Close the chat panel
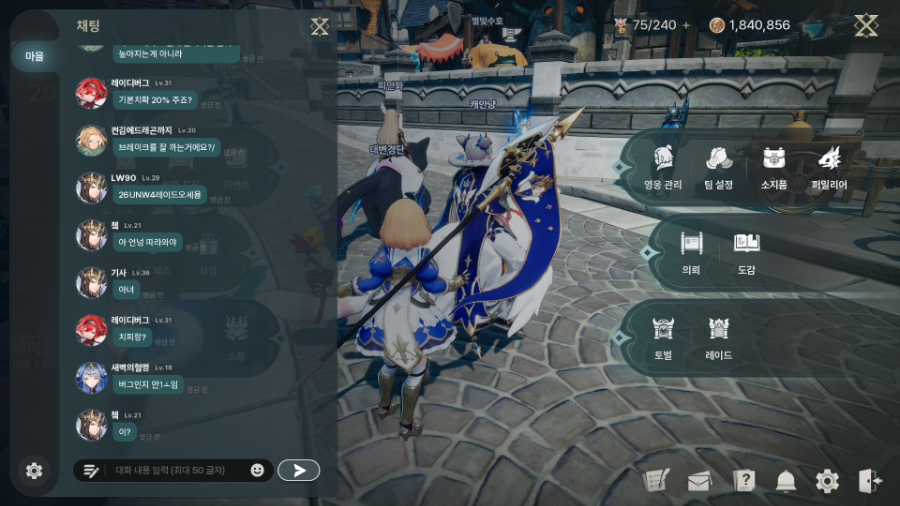Screen dimensions: 900x506 coord(320,26)
